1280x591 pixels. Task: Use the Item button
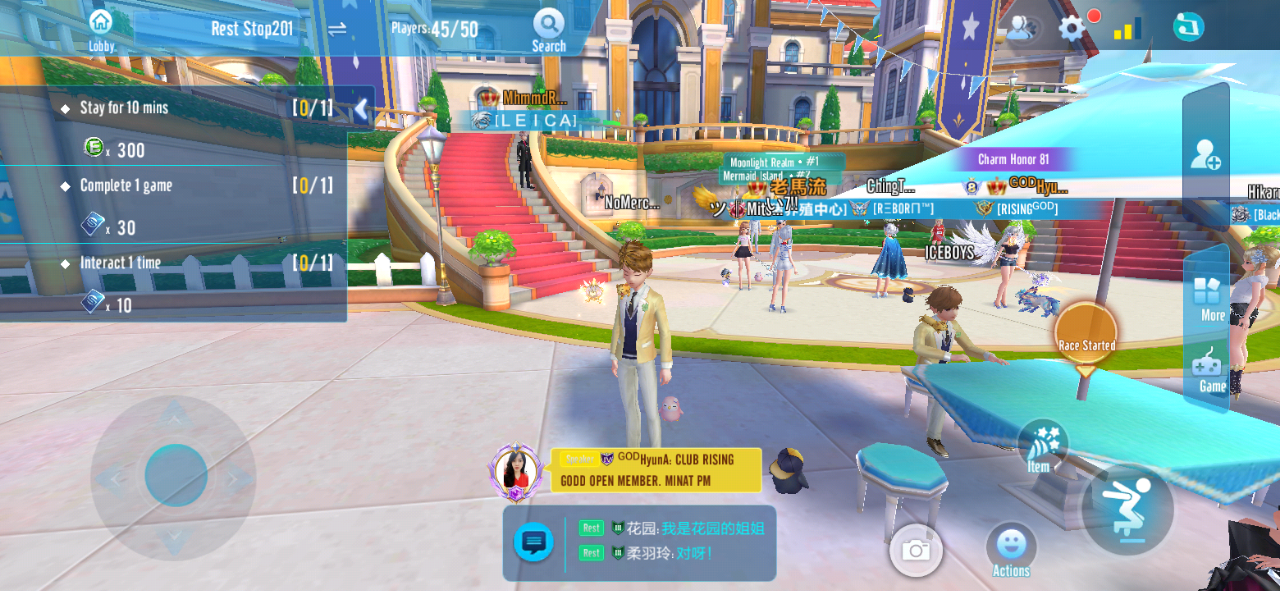tap(1042, 446)
